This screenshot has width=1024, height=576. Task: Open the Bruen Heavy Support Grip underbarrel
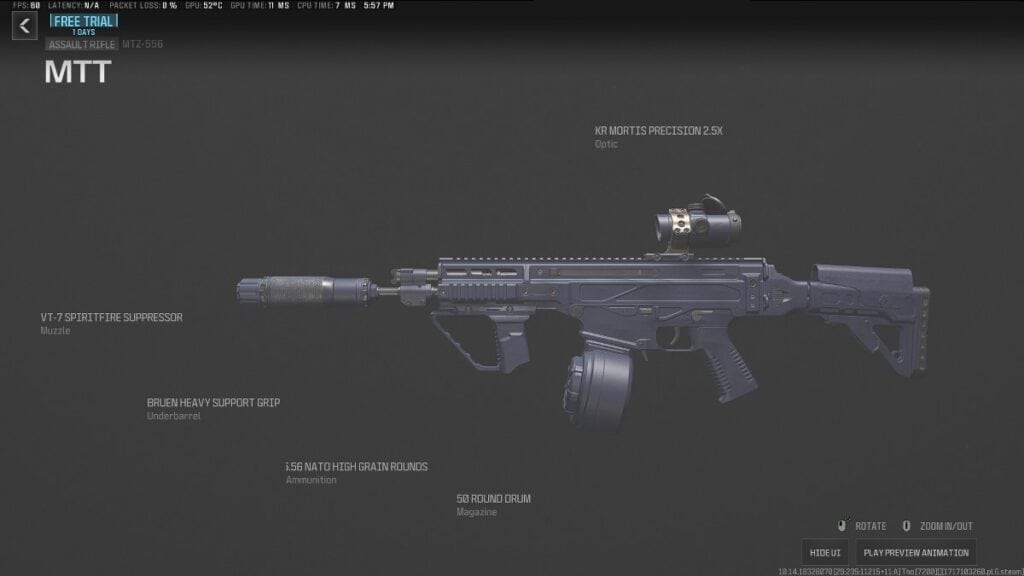click(213, 403)
